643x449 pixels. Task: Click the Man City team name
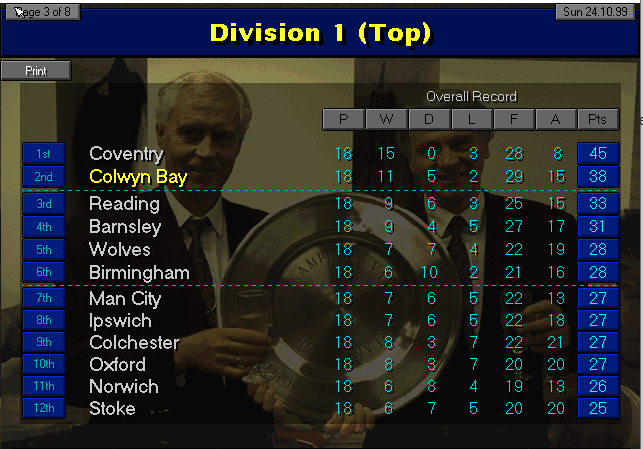point(125,299)
